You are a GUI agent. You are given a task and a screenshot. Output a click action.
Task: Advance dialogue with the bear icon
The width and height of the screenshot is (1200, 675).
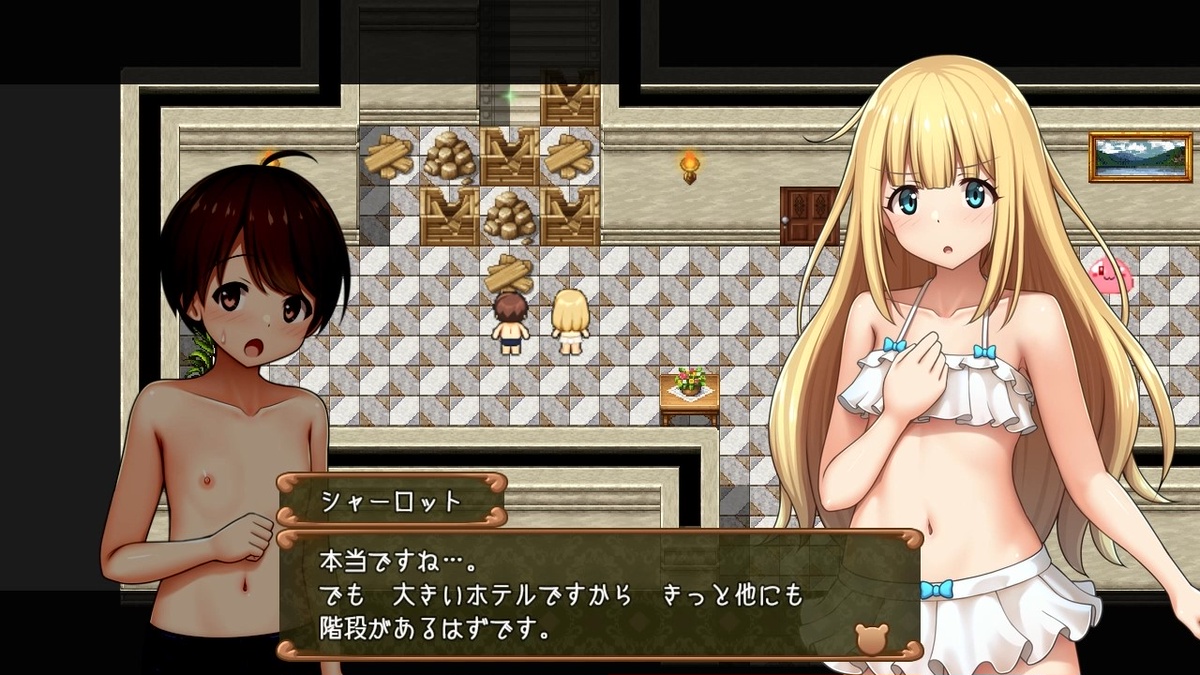coord(870,638)
